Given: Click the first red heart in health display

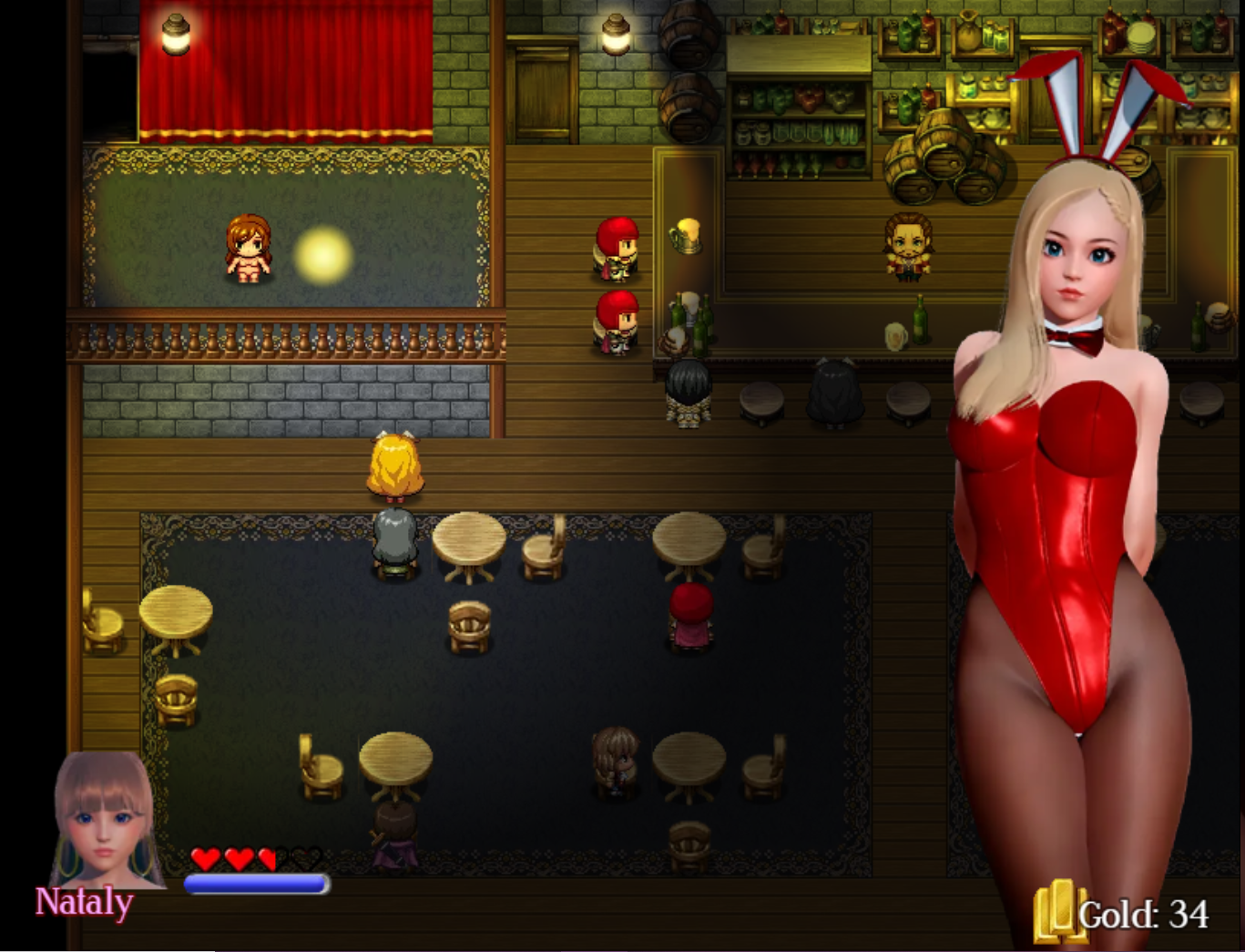Looking at the screenshot, I should pyautogui.click(x=206, y=857).
